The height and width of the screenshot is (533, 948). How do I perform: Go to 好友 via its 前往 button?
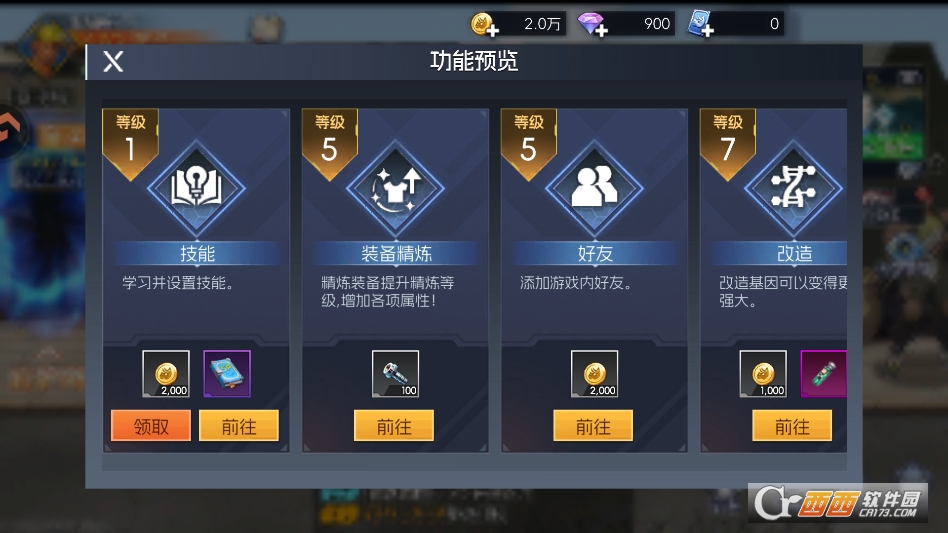coord(593,426)
